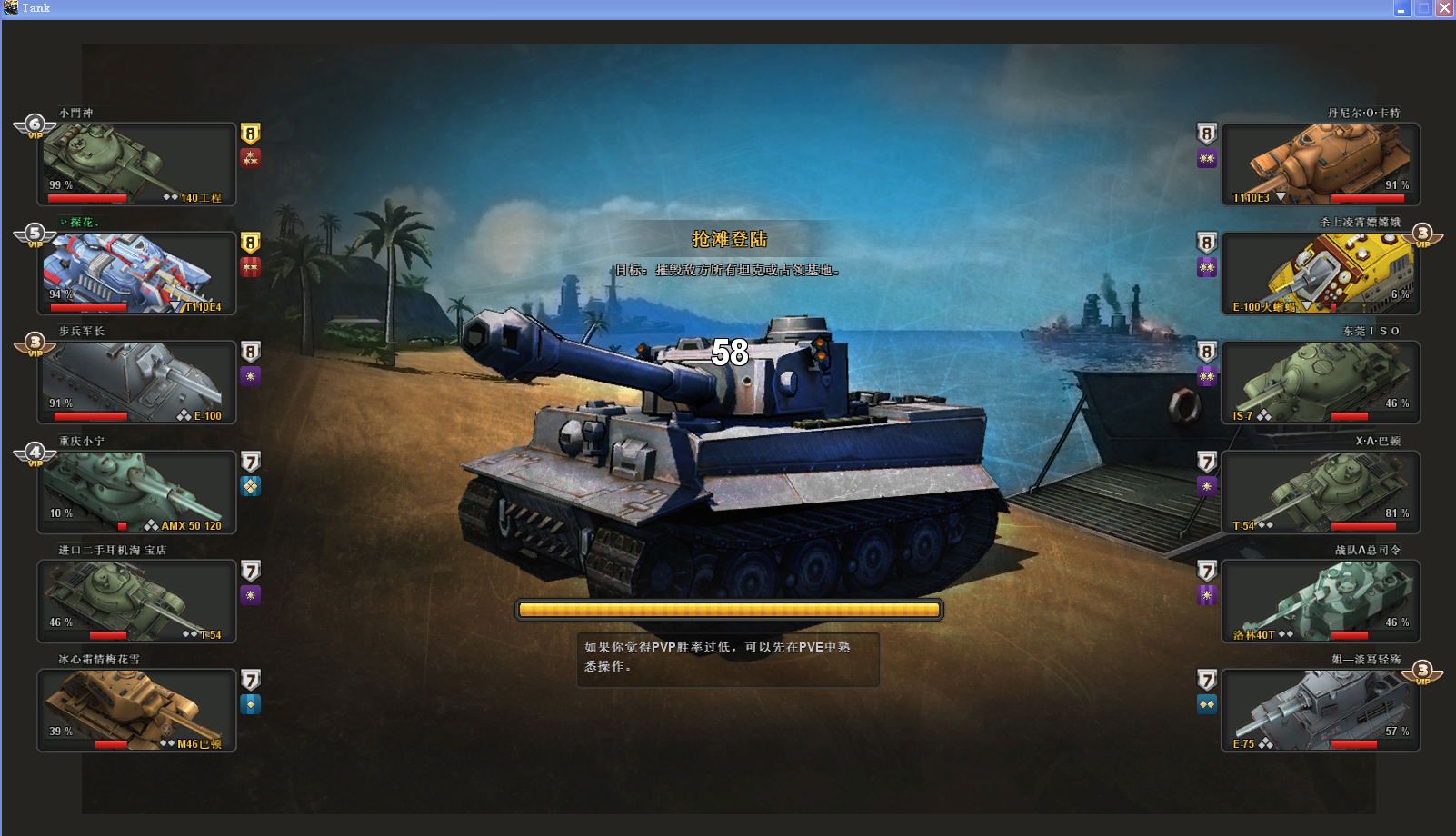Click the purple star medal on 步兵军长 panel
The width and height of the screenshot is (1456, 836).
click(x=251, y=377)
